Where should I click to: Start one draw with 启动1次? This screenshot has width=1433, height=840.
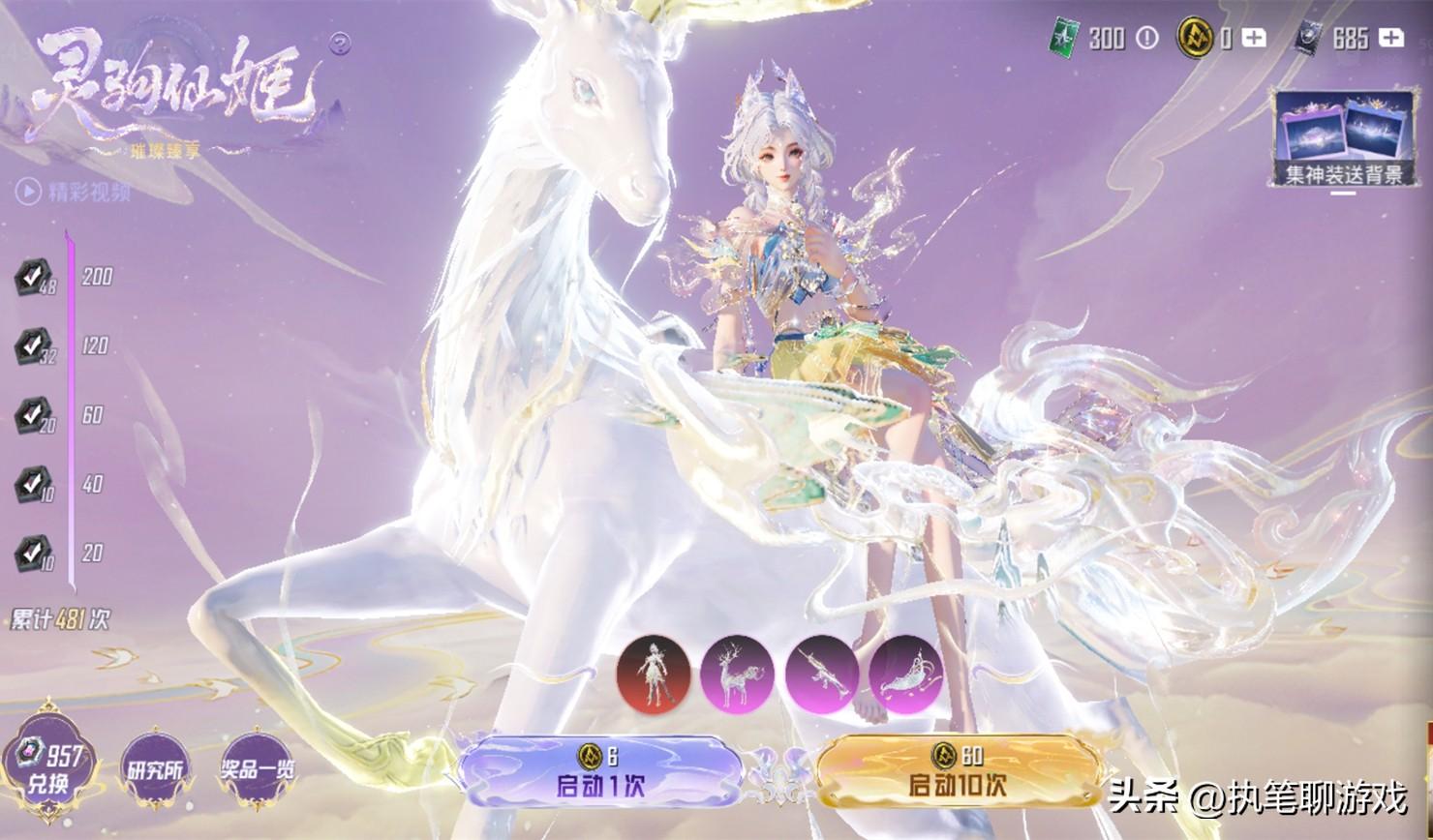[600, 772]
